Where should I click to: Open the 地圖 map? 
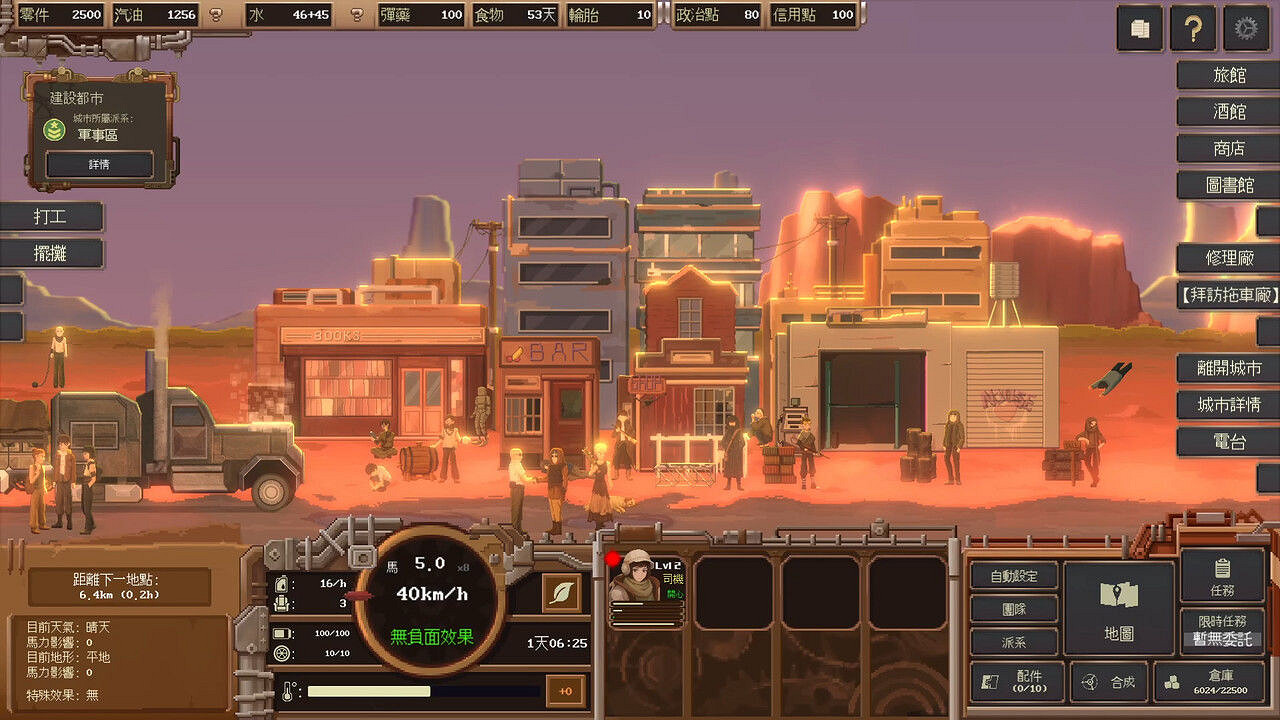click(x=1118, y=608)
